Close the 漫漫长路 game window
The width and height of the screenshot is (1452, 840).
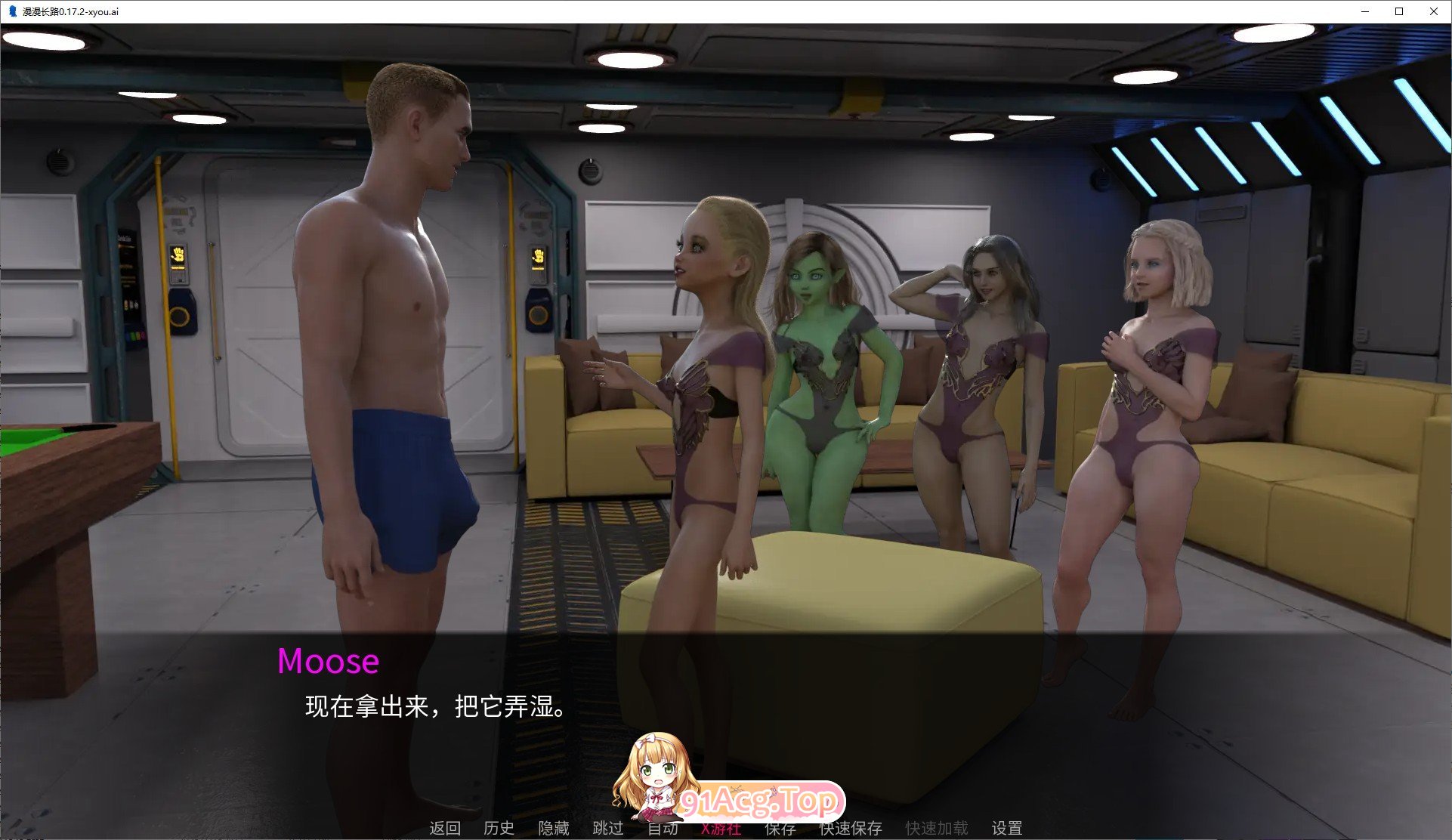pyautogui.click(x=1434, y=11)
